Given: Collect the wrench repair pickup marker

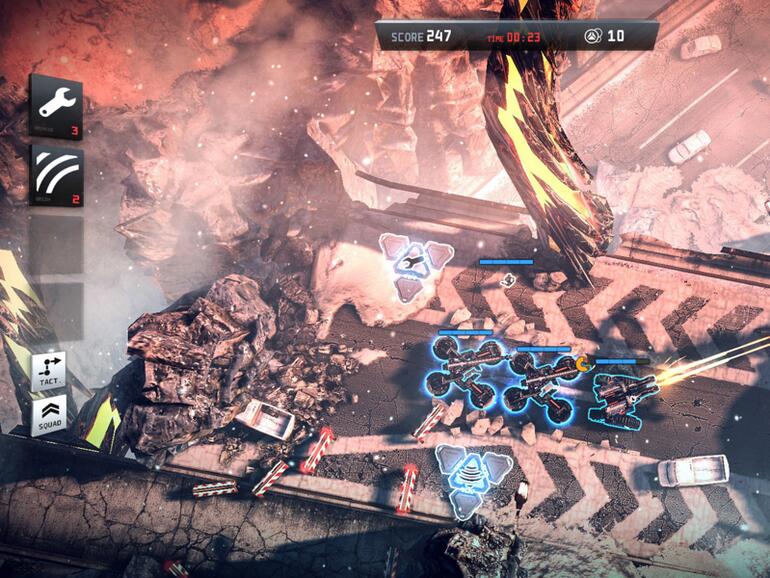Looking at the screenshot, I should [412, 263].
